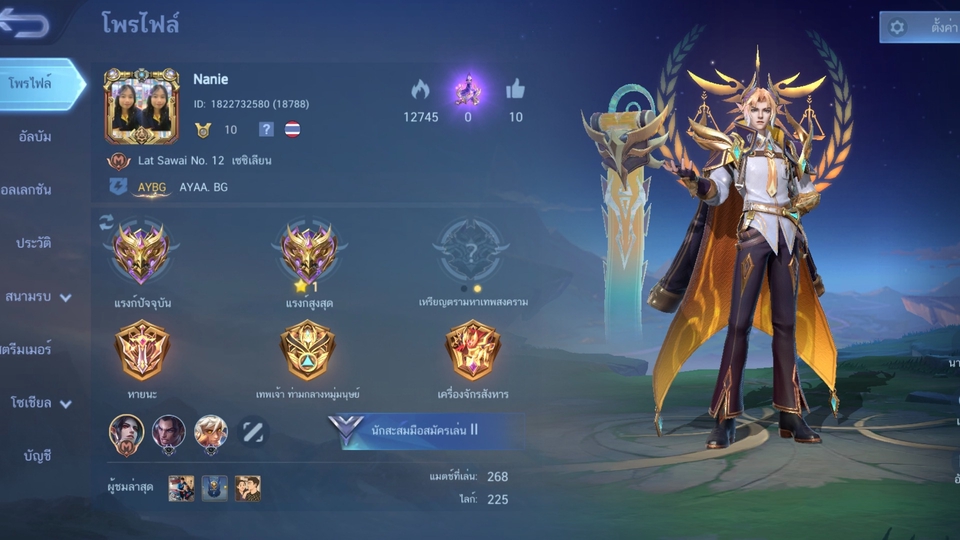Click the refresh arrows beside current rank
Image resolution: width=960 pixels, height=540 pixels.
[107, 222]
